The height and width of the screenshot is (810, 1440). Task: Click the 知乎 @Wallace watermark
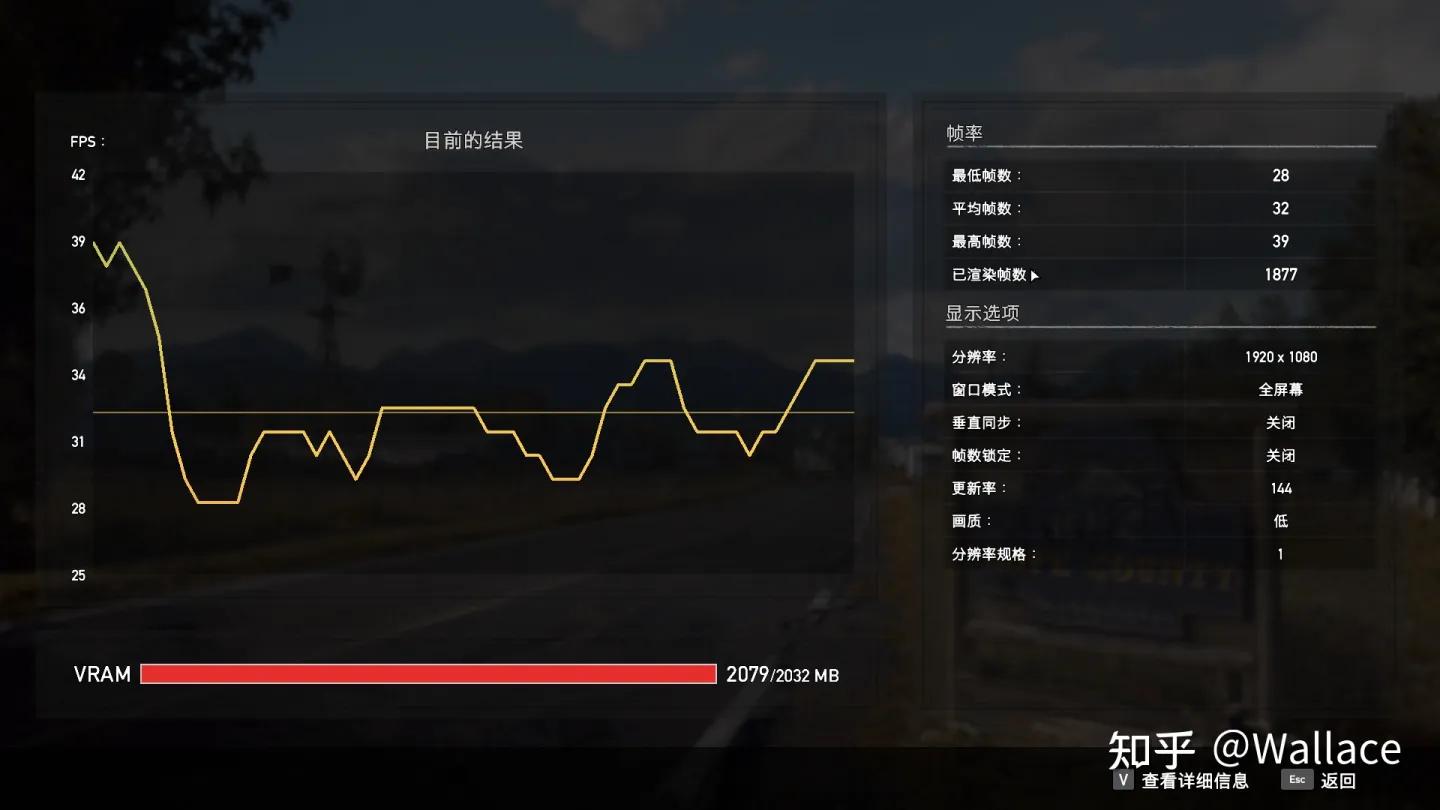[1255, 747]
